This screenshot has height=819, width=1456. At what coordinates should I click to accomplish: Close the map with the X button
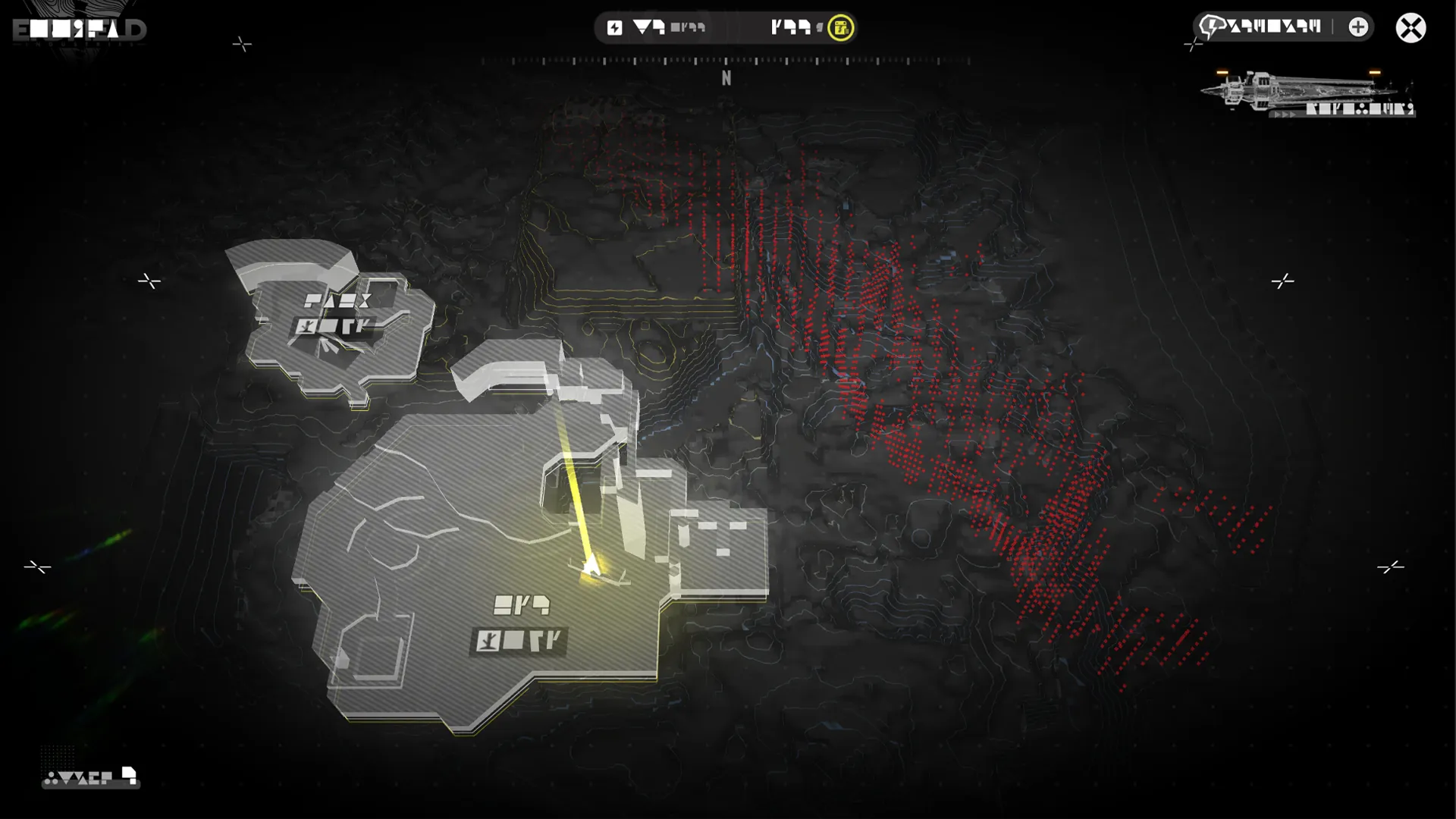pos(1410,28)
